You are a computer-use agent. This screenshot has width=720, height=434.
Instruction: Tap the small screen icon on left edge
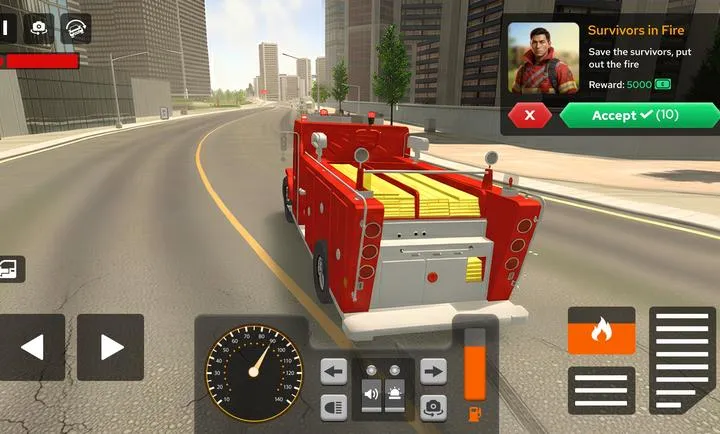[11, 268]
